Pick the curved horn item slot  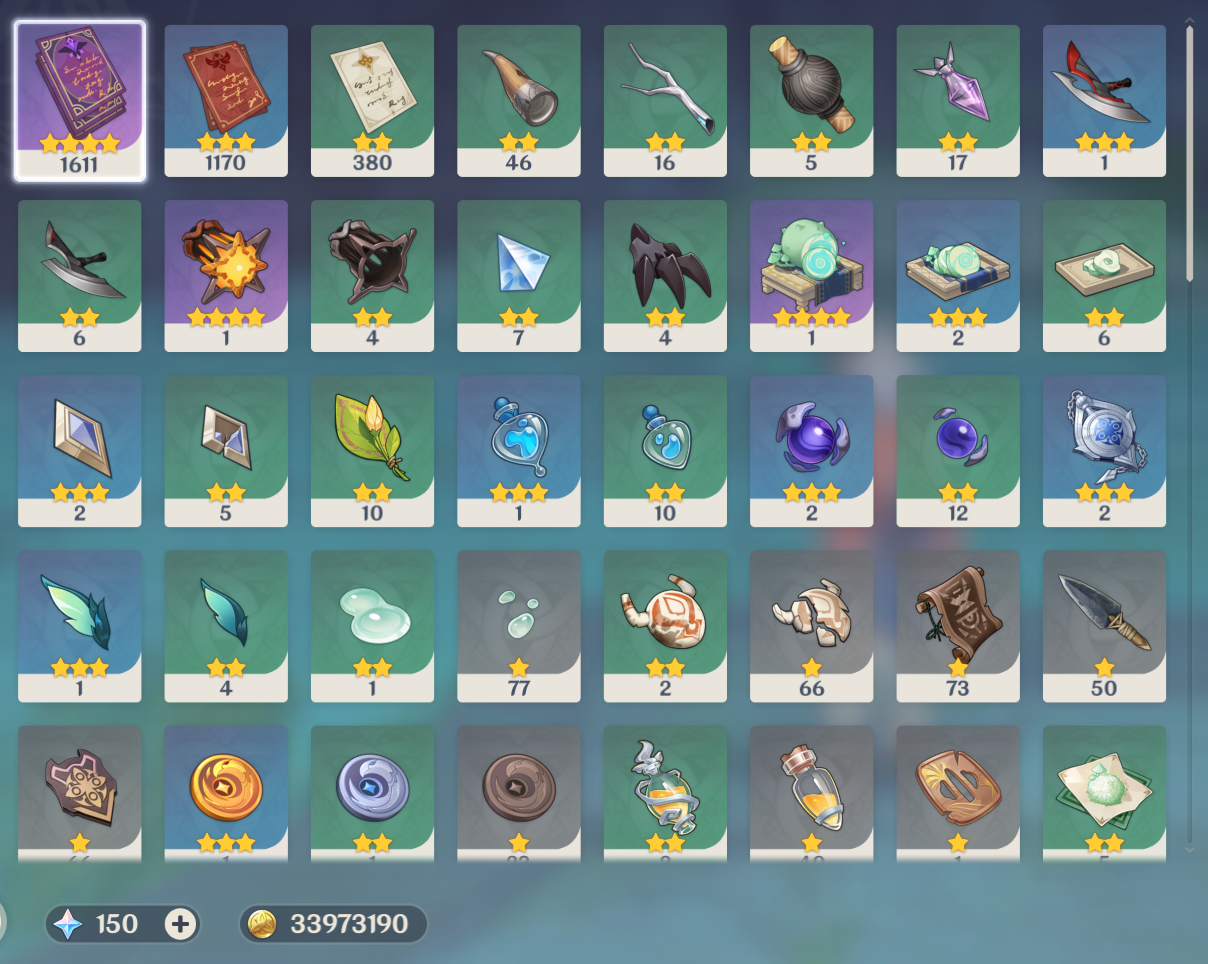(x=518, y=100)
